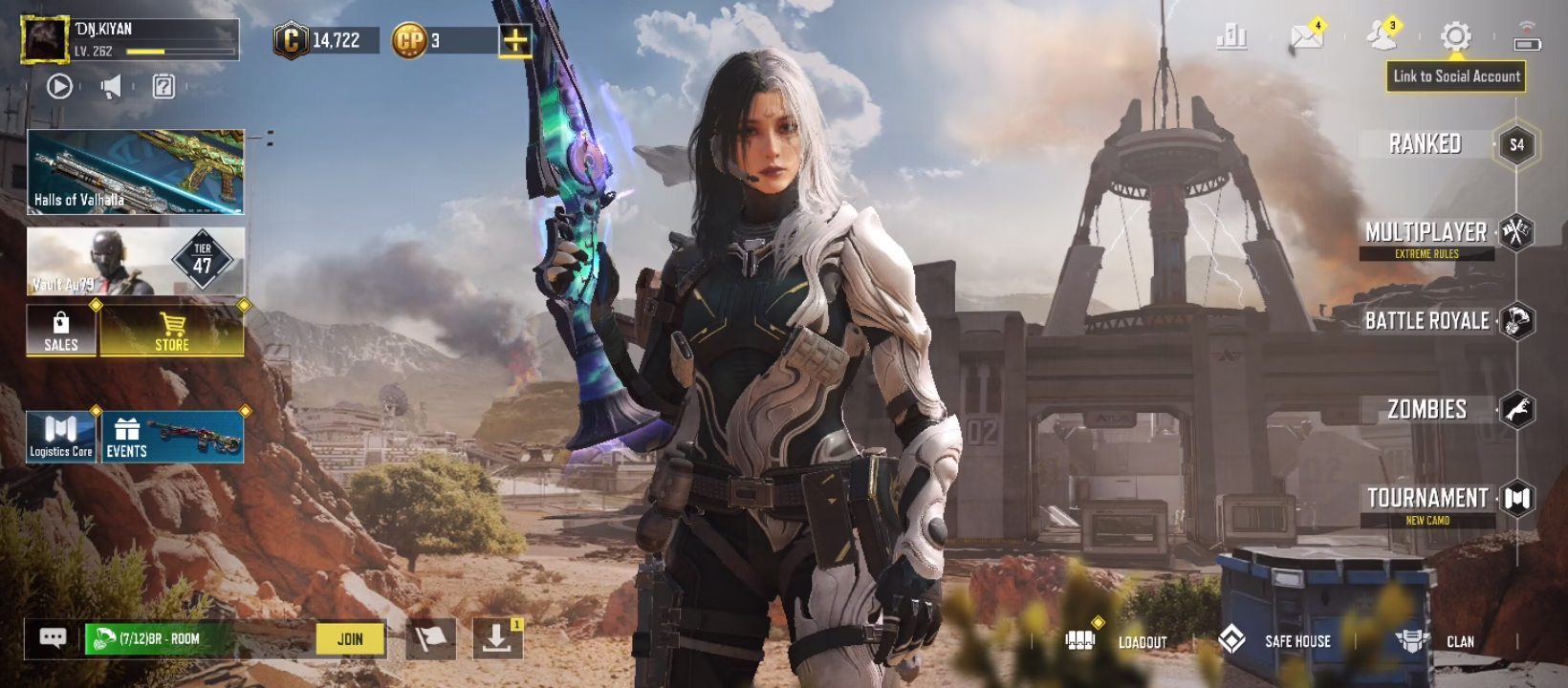Image resolution: width=1568 pixels, height=688 pixels.
Task: Play the featured video trailer
Action: [x=60, y=85]
